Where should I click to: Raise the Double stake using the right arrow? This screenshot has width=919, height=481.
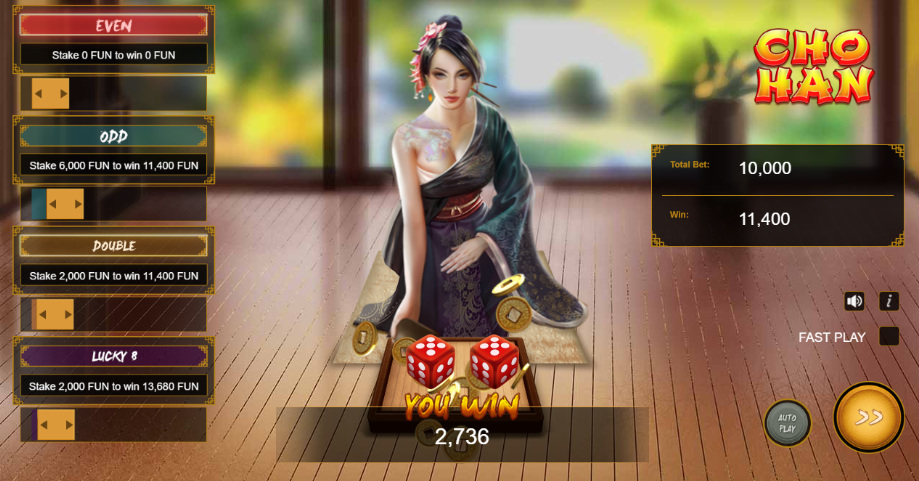pos(67,314)
